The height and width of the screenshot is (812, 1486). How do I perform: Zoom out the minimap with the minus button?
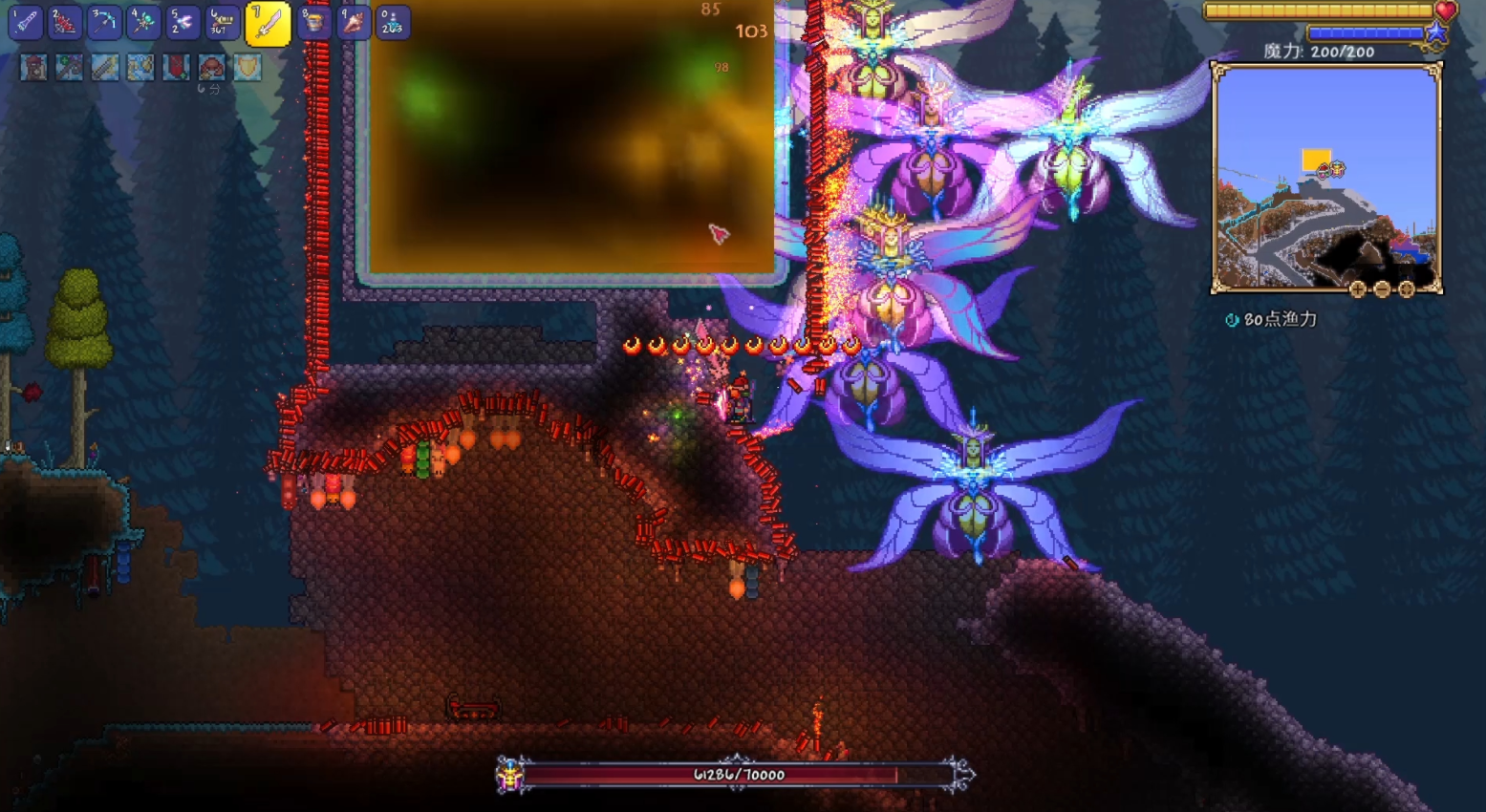click(x=1382, y=288)
